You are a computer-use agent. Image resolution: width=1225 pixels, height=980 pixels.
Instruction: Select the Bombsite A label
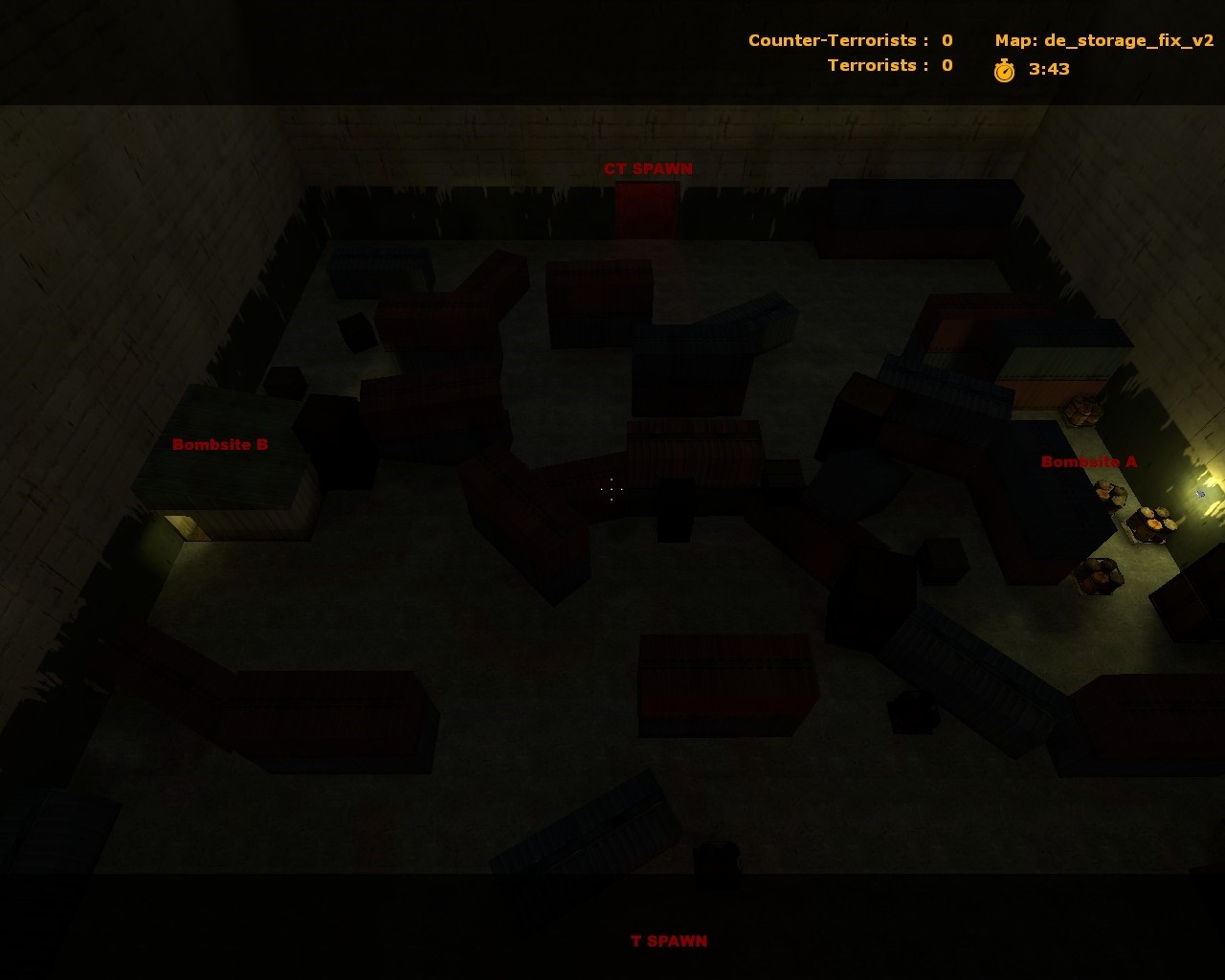point(1089,461)
